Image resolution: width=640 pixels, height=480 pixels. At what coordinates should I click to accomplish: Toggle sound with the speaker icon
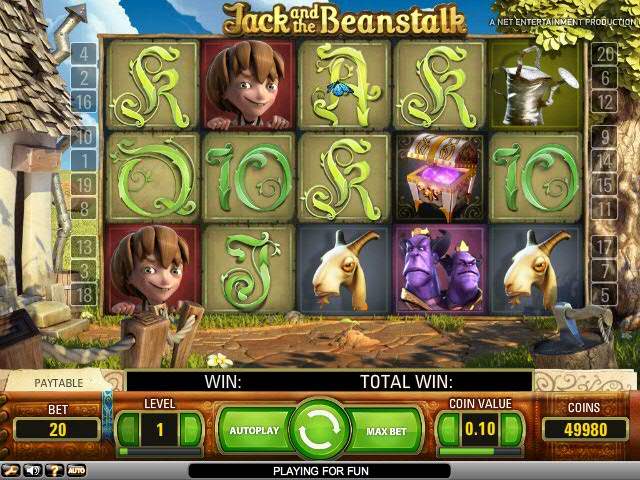coord(33,470)
